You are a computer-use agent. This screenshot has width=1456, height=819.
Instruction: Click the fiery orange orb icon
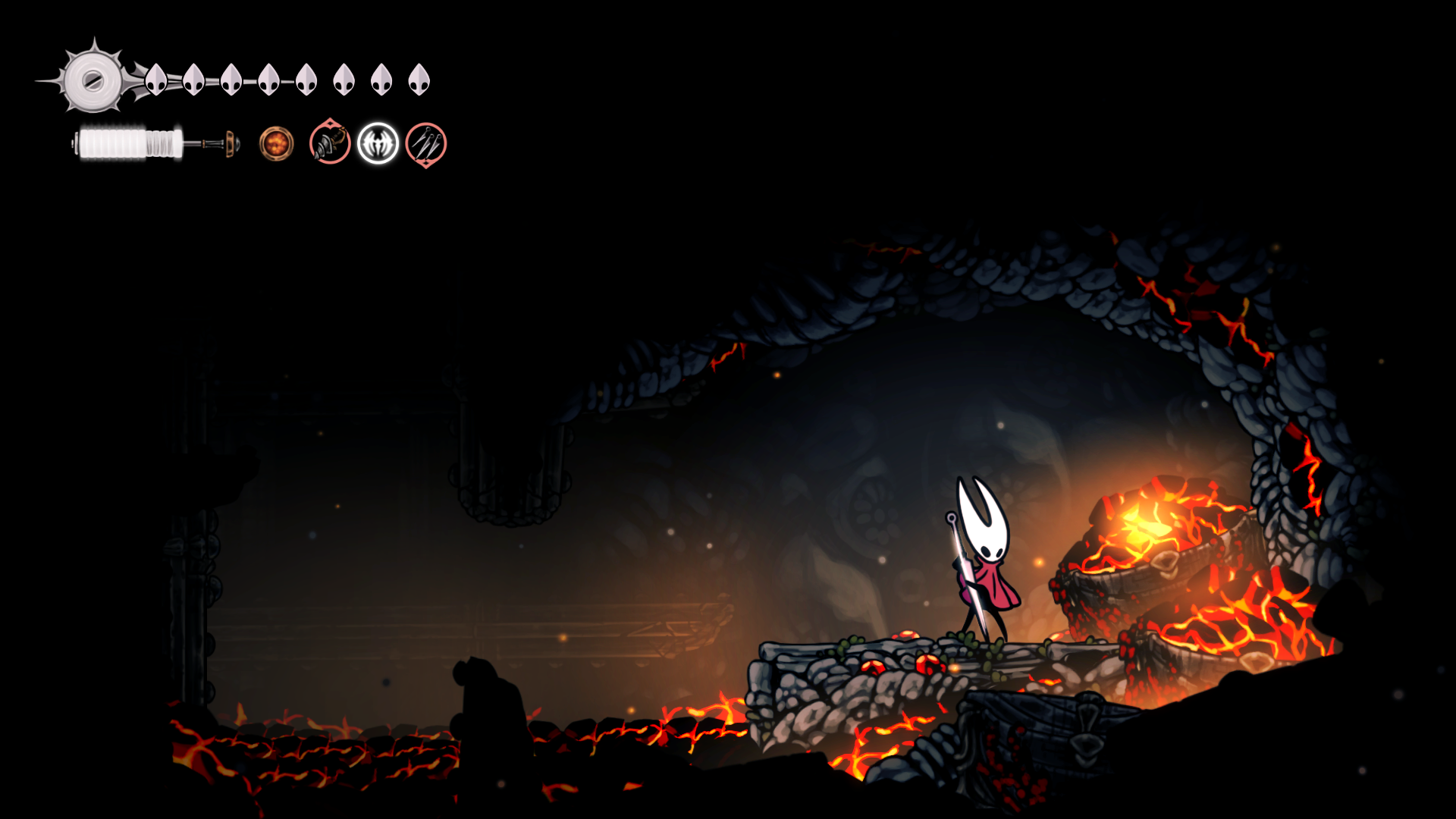[x=276, y=143]
